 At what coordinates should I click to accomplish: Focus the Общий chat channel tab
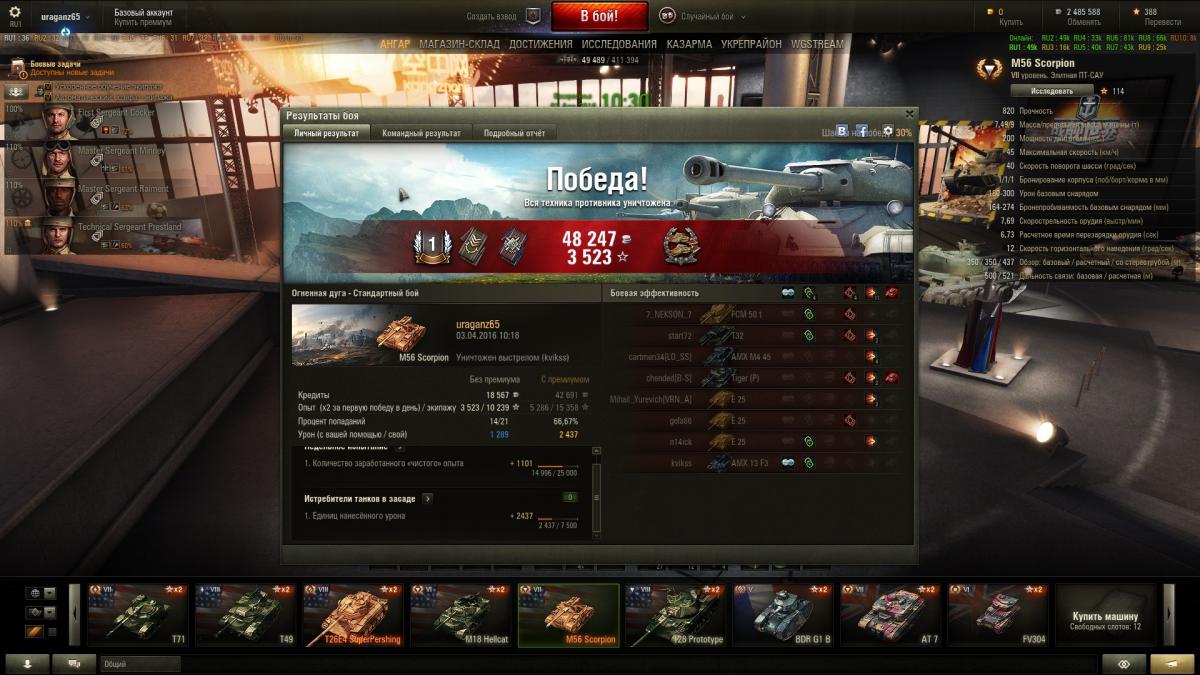140,664
